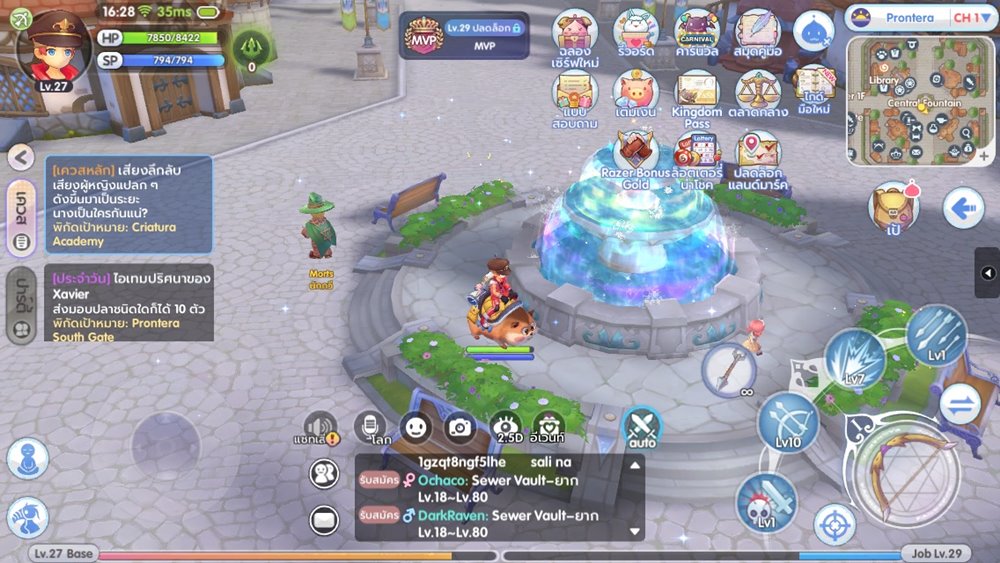Open the Razer Bonus Gold offer
The image size is (1000, 563).
[x=635, y=158]
